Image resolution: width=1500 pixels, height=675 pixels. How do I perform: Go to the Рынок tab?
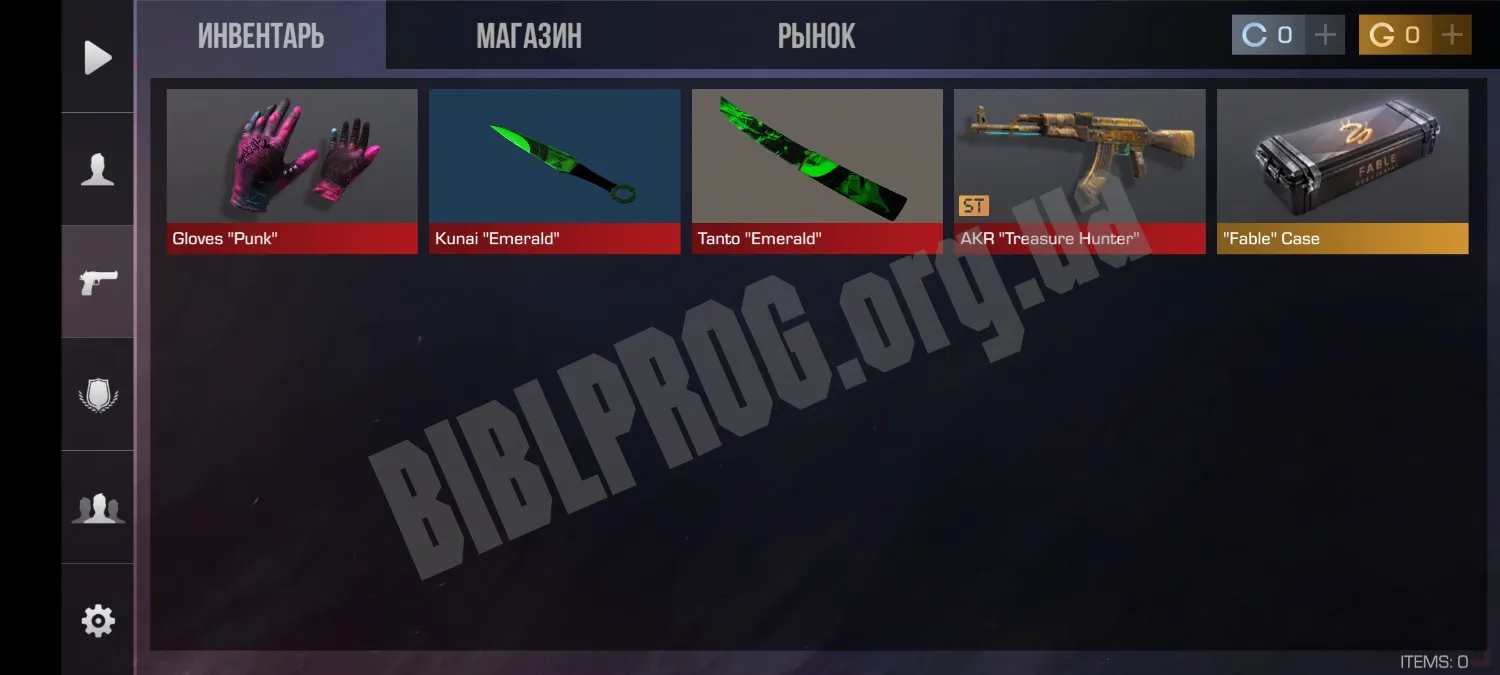(x=816, y=37)
